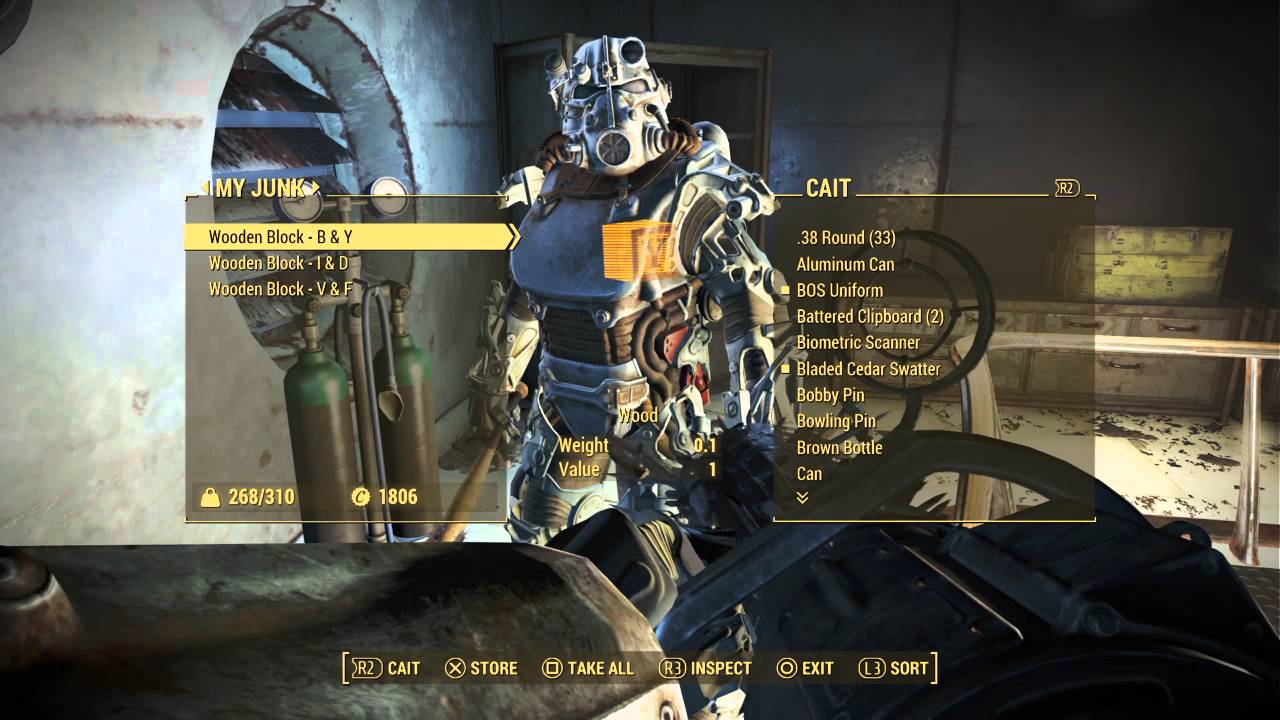
Task: Select the Biometric Scanner item
Action: [x=857, y=342]
